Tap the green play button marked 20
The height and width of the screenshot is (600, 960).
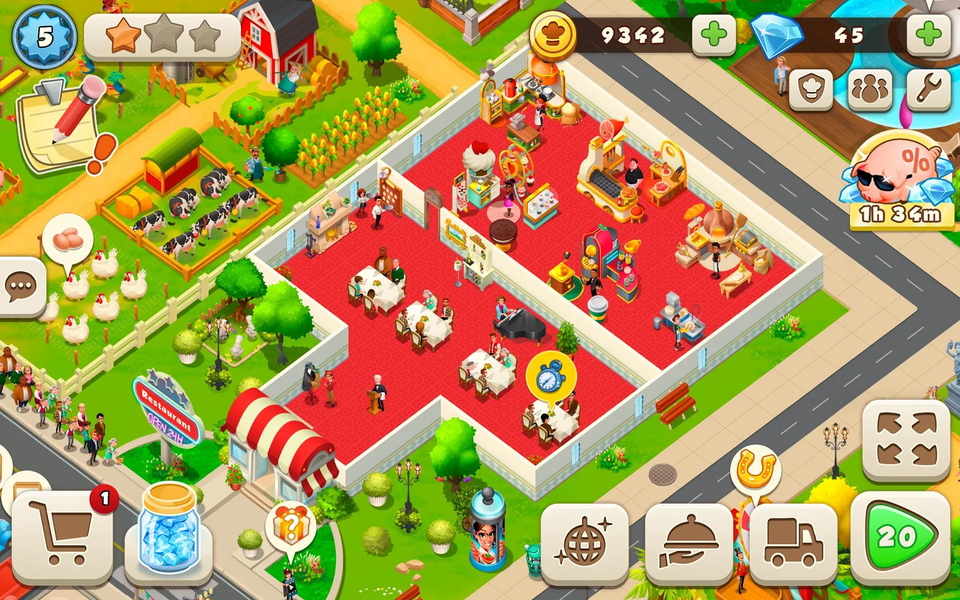coord(899,538)
